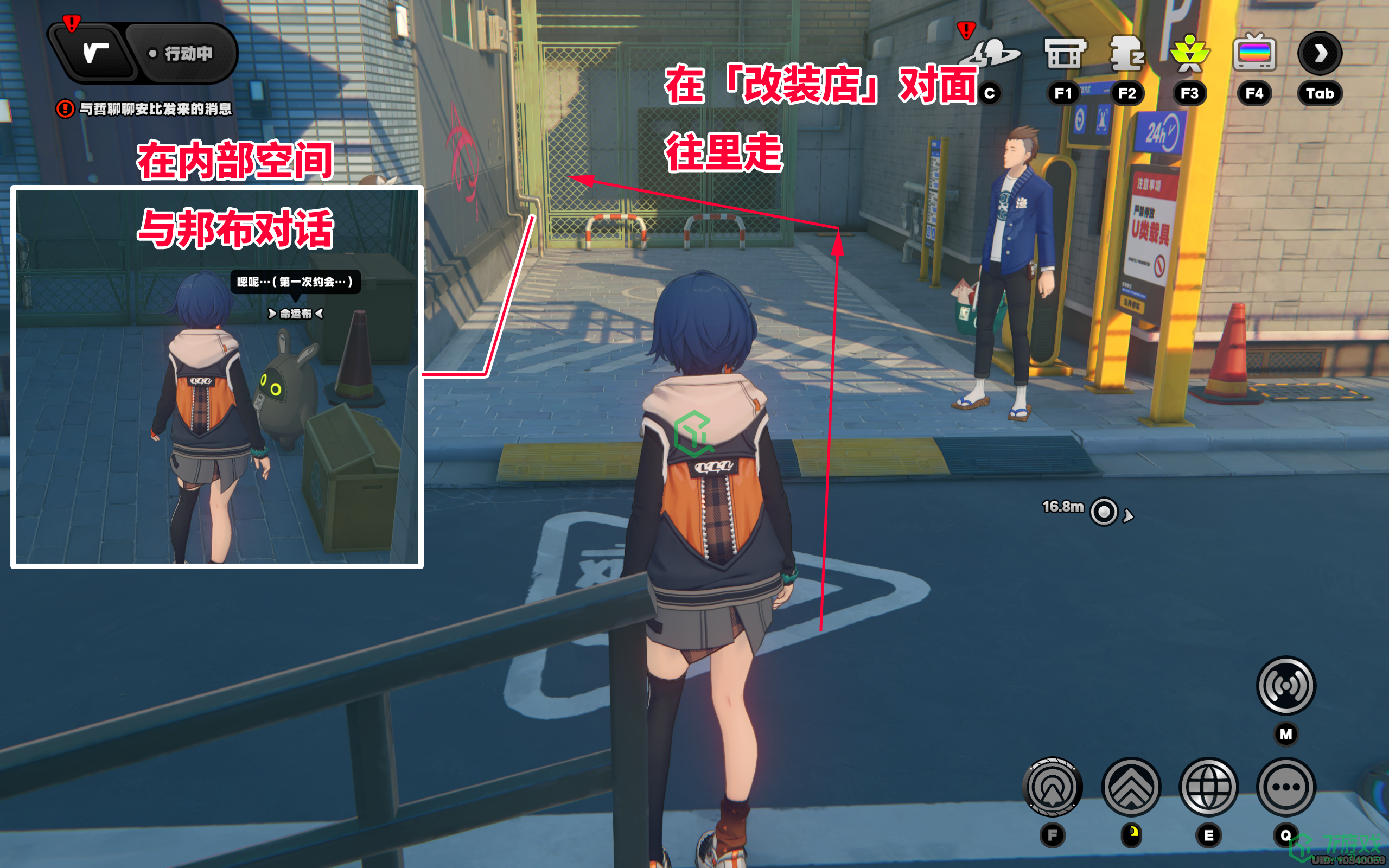Open the rainbow TV icon
Viewport: 1389px width, 868px height.
point(1254,53)
